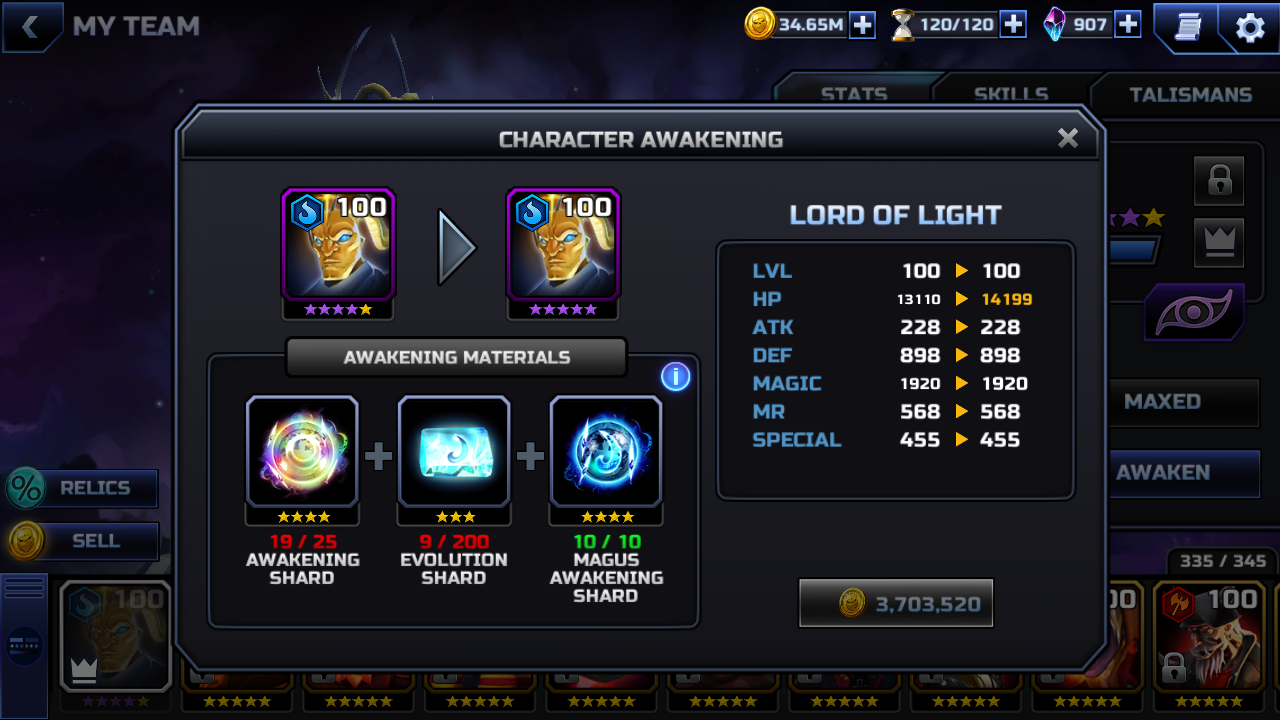This screenshot has height=720, width=1280.
Task: Buy more purple gems with plus button
Action: pyautogui.click(x=1128, y=25)
